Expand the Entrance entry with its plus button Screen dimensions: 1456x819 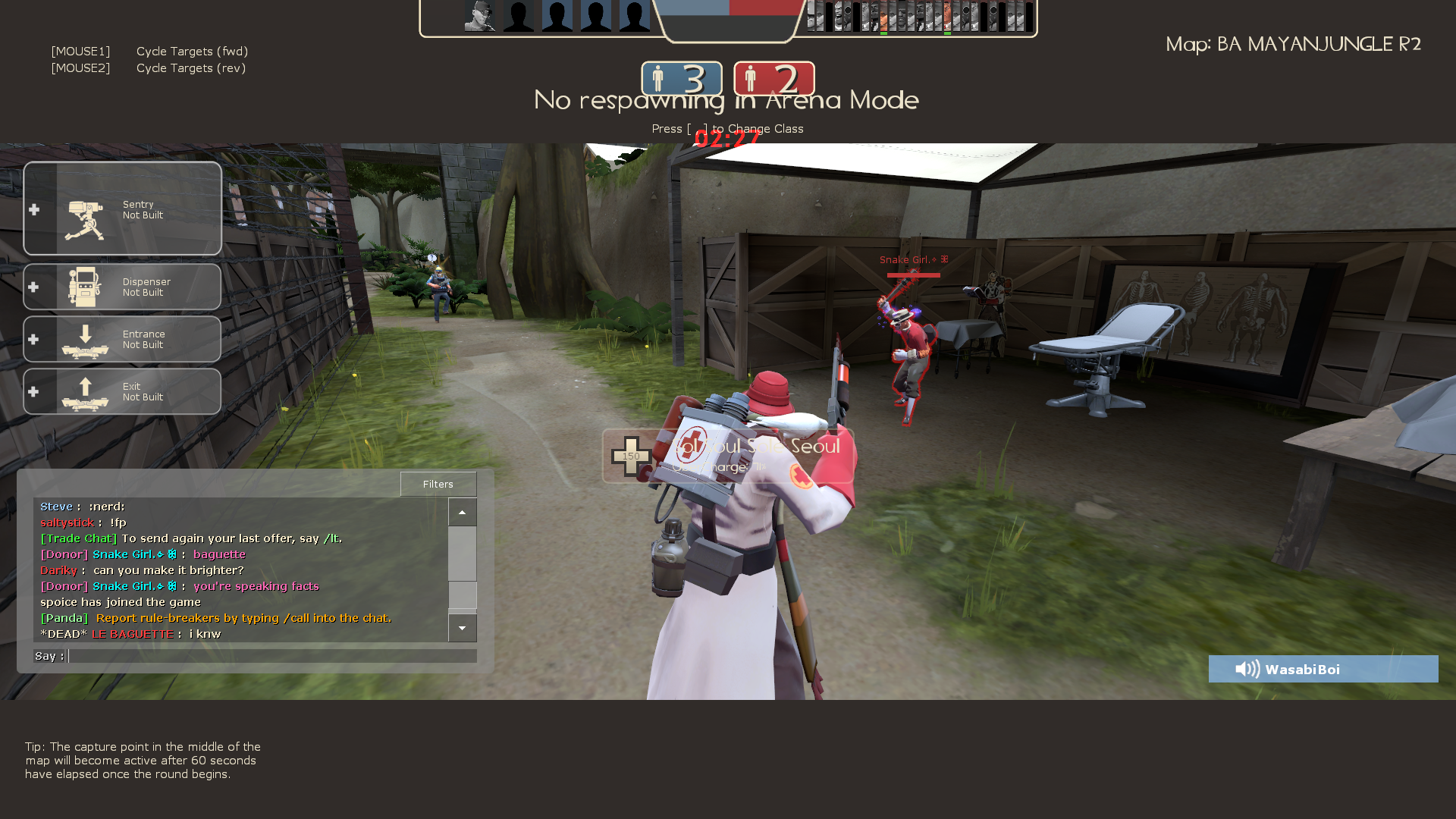[33, 339]
